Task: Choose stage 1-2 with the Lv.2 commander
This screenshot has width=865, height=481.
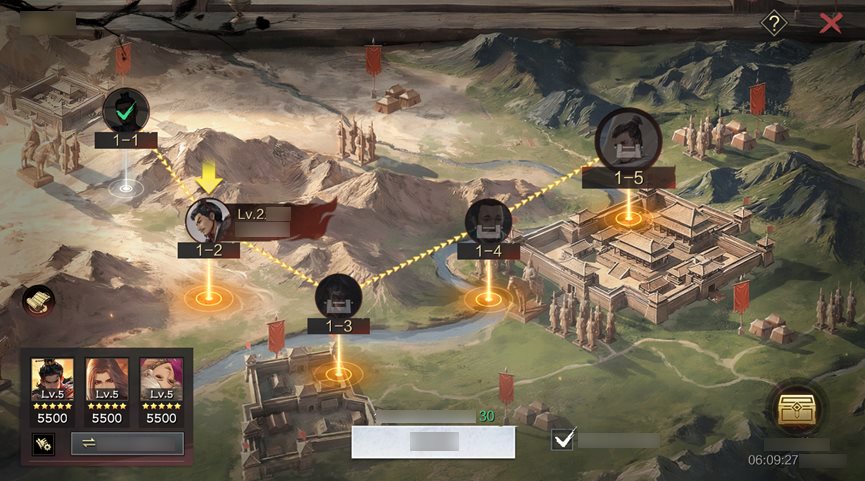Action: point(208,221)
